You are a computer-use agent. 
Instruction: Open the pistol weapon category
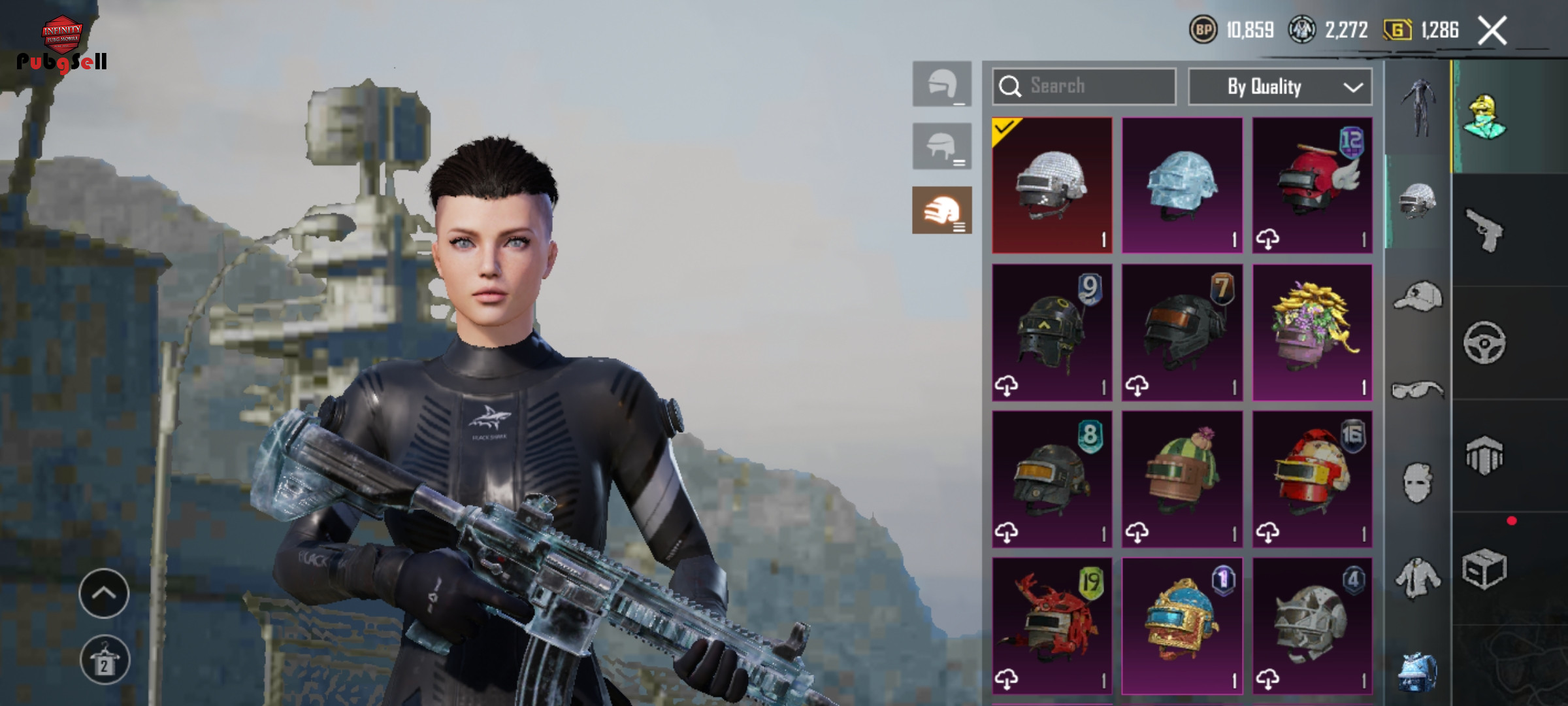click(1484, 230)
